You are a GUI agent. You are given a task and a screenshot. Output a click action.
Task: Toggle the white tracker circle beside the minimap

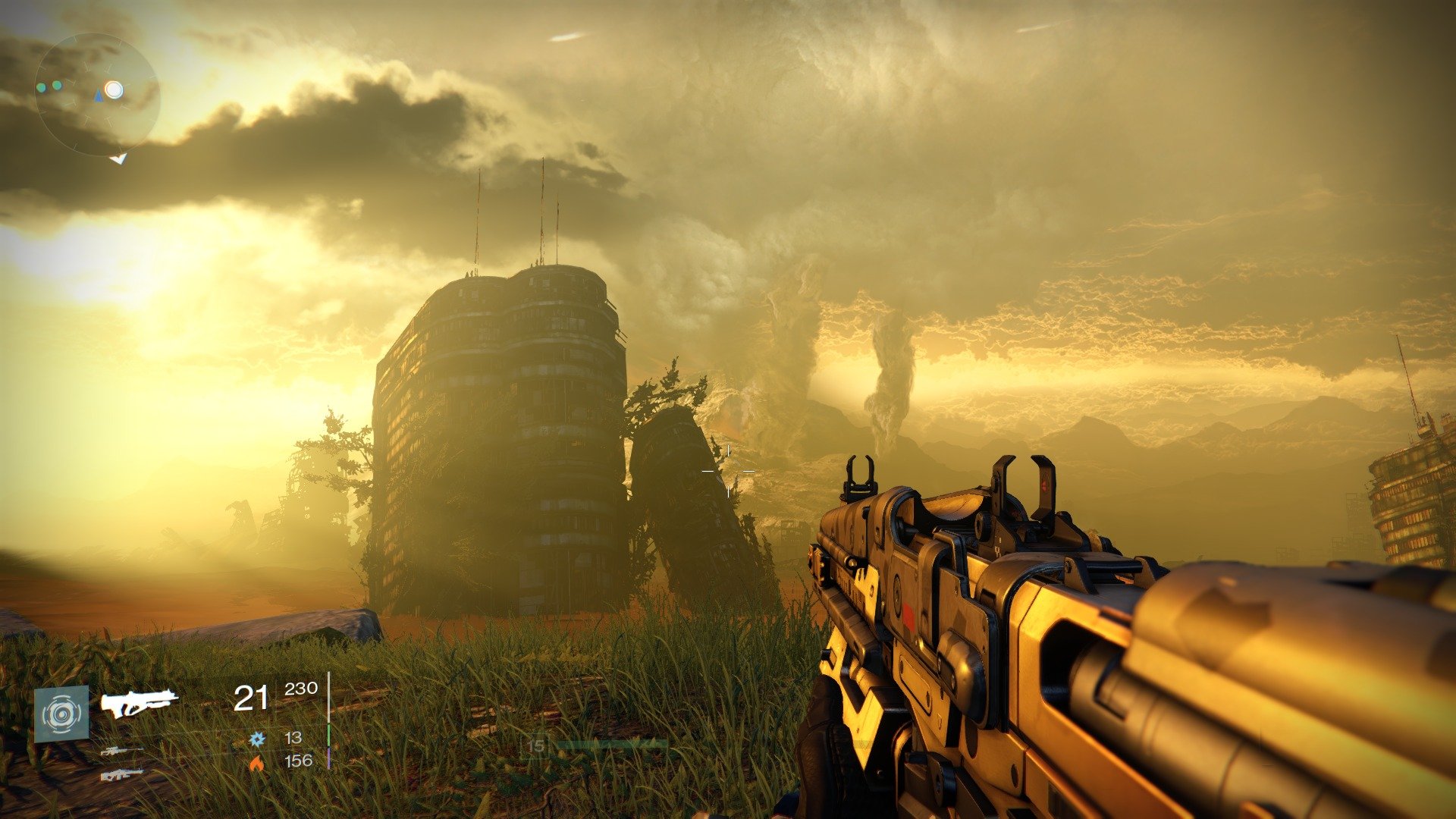pos(114,90)
